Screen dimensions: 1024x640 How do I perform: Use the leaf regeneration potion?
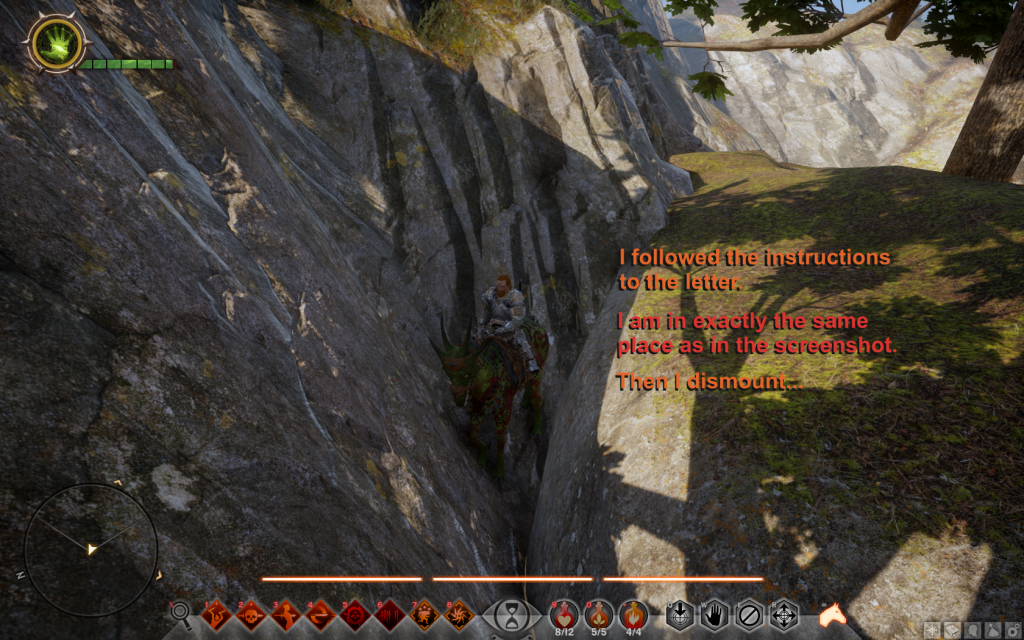(x=599, y=612)
